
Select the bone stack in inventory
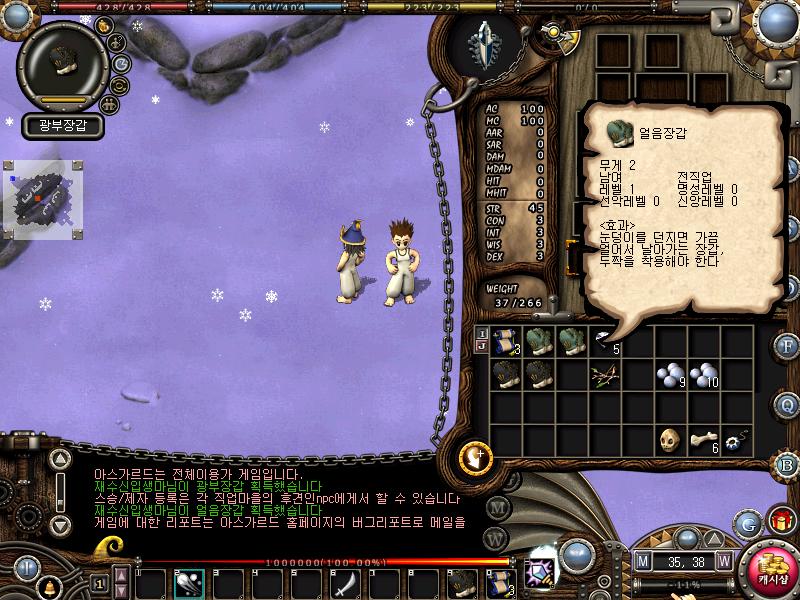(703, 441)
